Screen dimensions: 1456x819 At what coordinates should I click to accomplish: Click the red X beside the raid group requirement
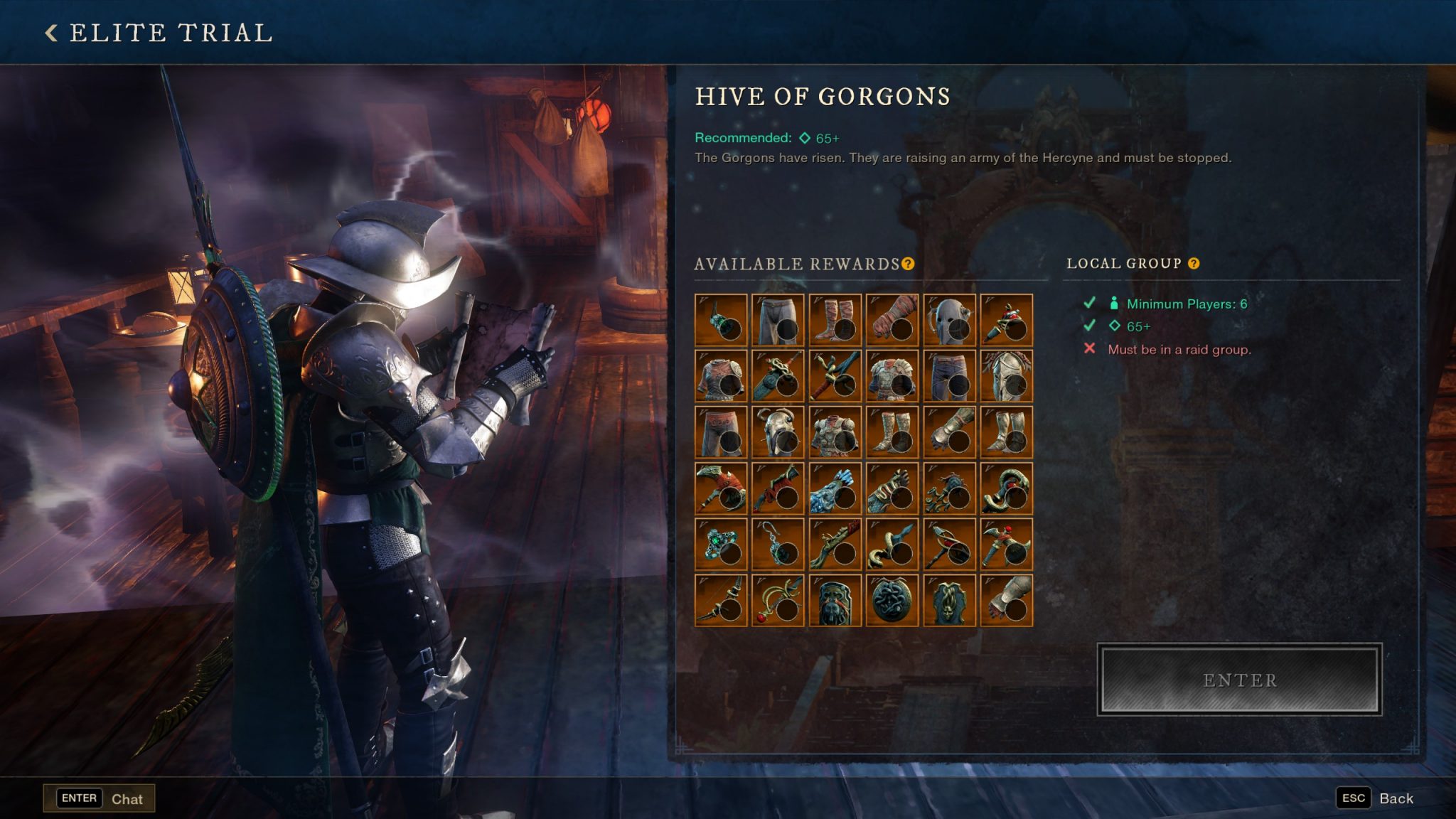[x=1089, y=348]
